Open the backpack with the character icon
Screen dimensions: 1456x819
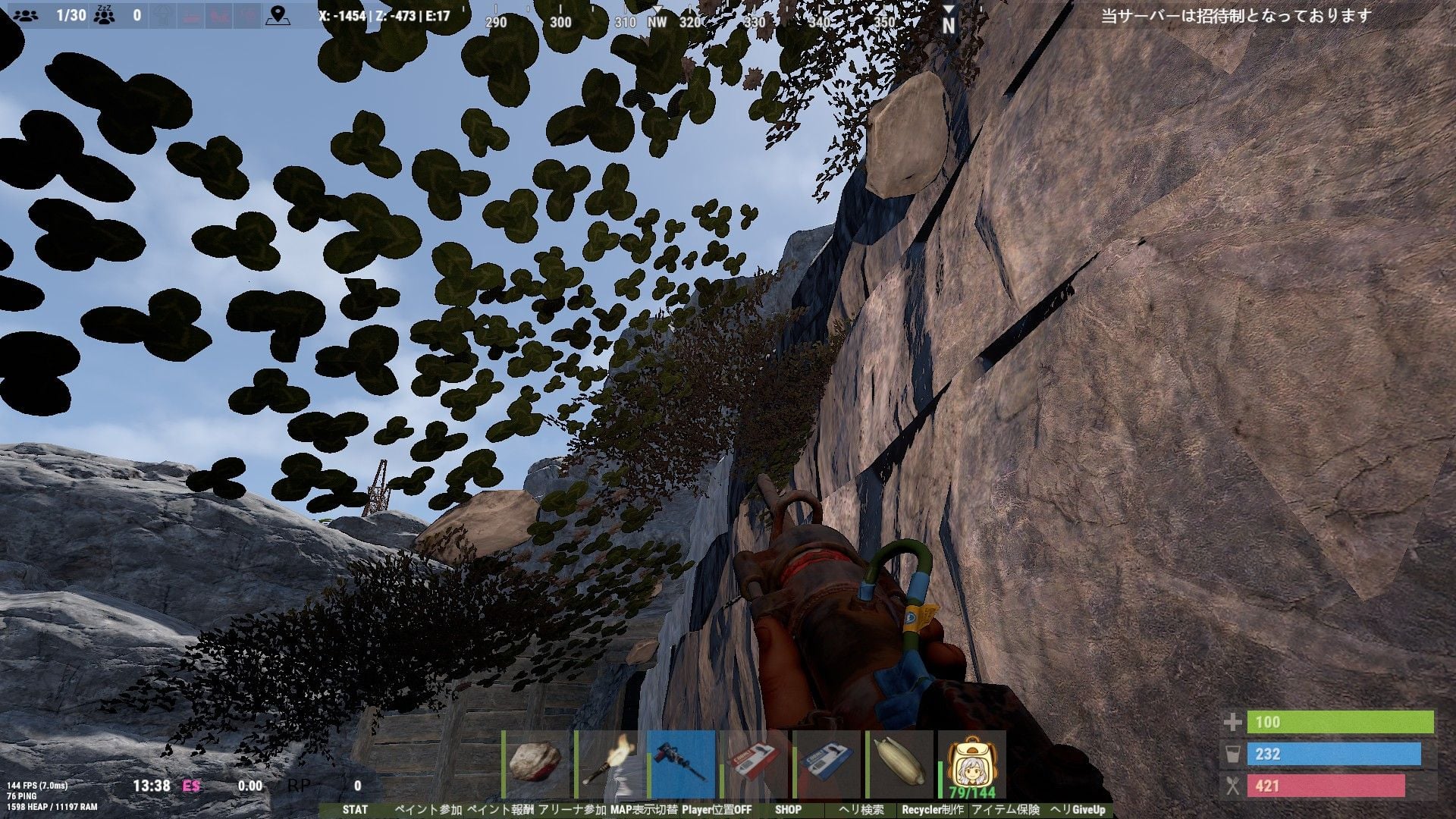[972, 764]
